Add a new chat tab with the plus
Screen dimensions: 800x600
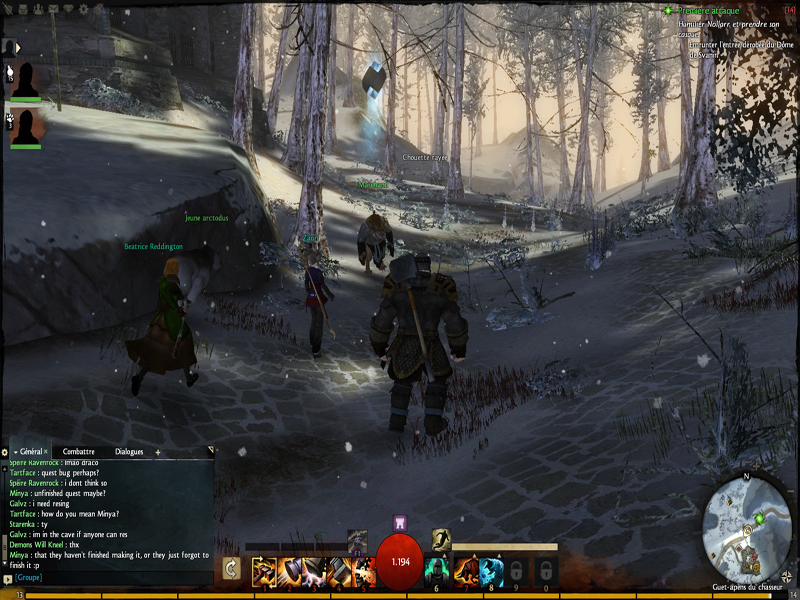(x=157, y=452)
